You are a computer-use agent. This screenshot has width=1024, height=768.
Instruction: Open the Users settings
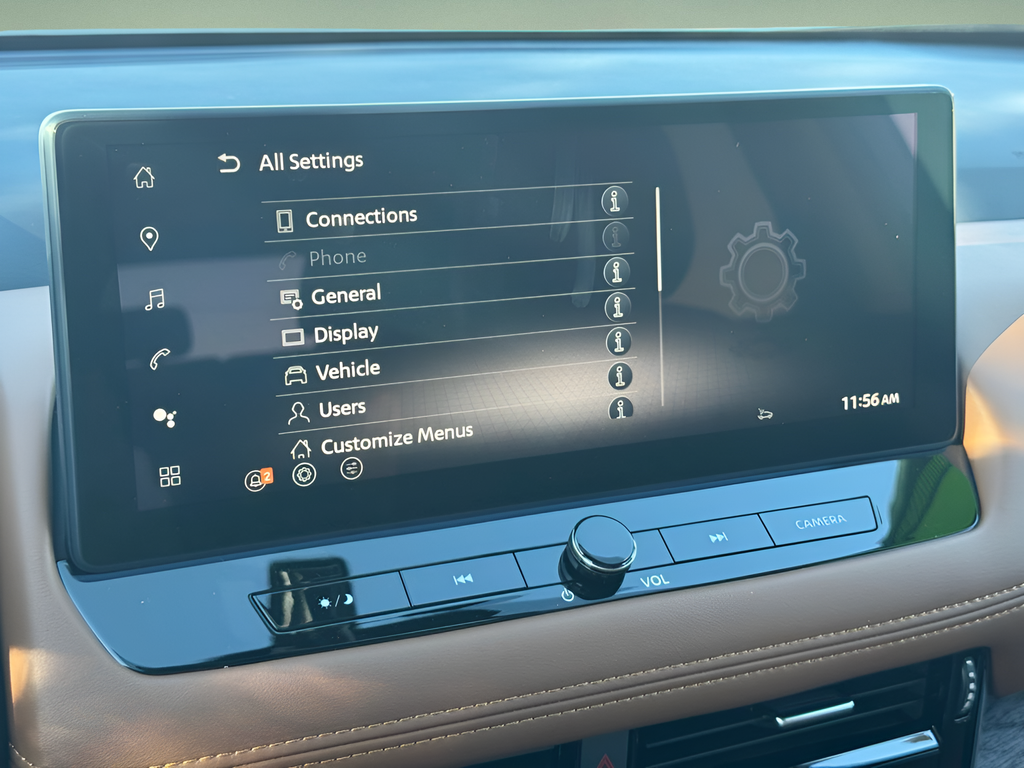[341, 409]
